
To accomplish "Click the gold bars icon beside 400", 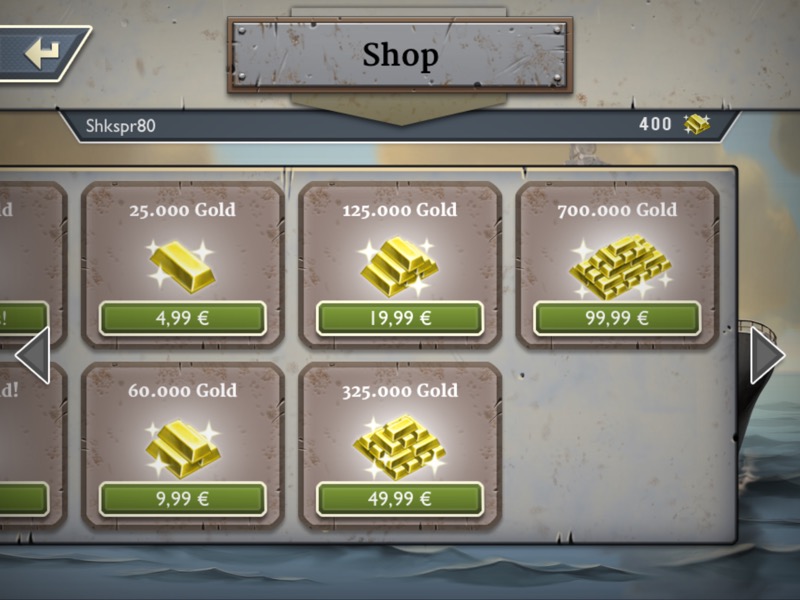I will tap(696, 125).
